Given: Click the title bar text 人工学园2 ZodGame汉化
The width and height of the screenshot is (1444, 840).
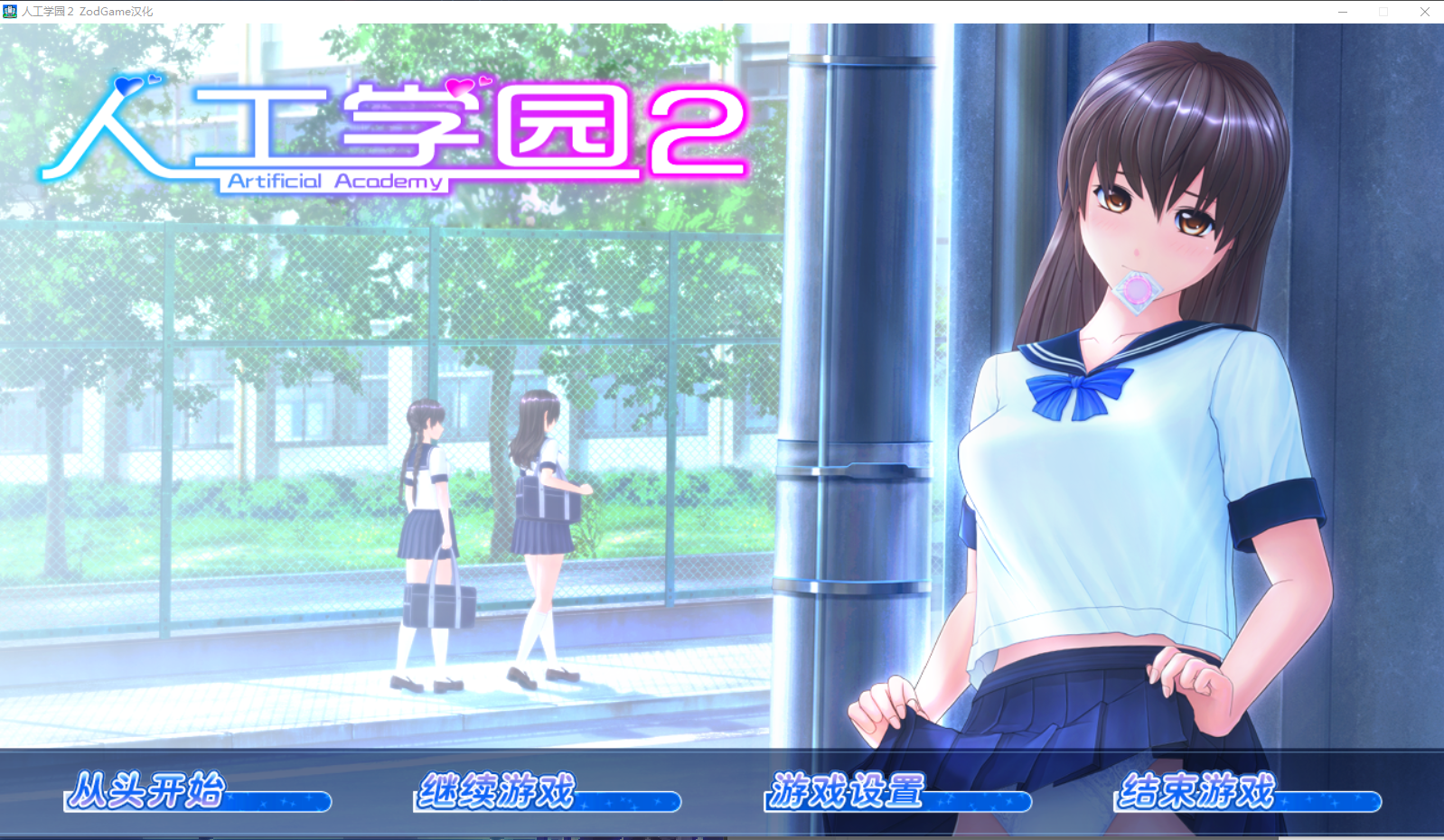Looking at the screenshot, I should coord(86,11).
